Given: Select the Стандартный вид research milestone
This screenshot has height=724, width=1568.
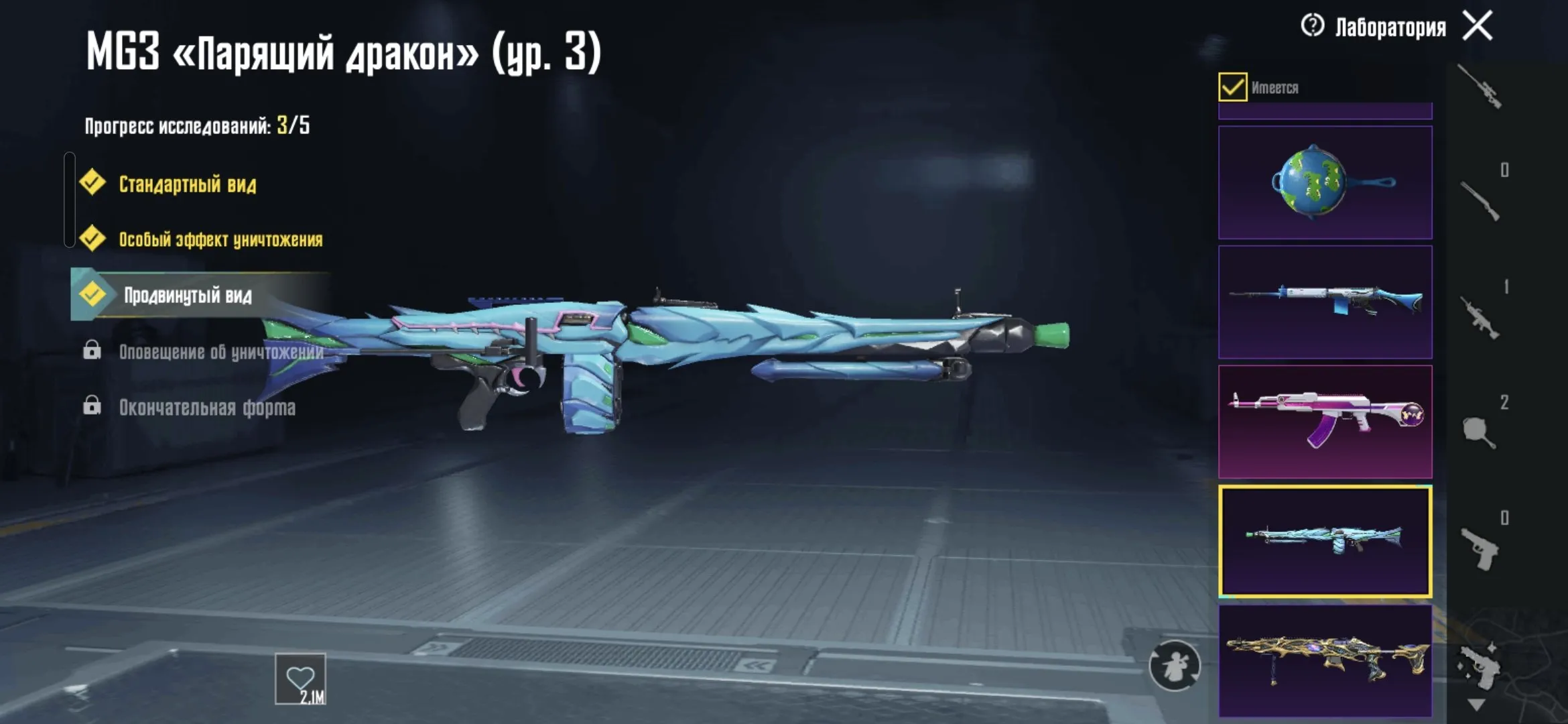Looking at the screenshot, I should (188, 182).
